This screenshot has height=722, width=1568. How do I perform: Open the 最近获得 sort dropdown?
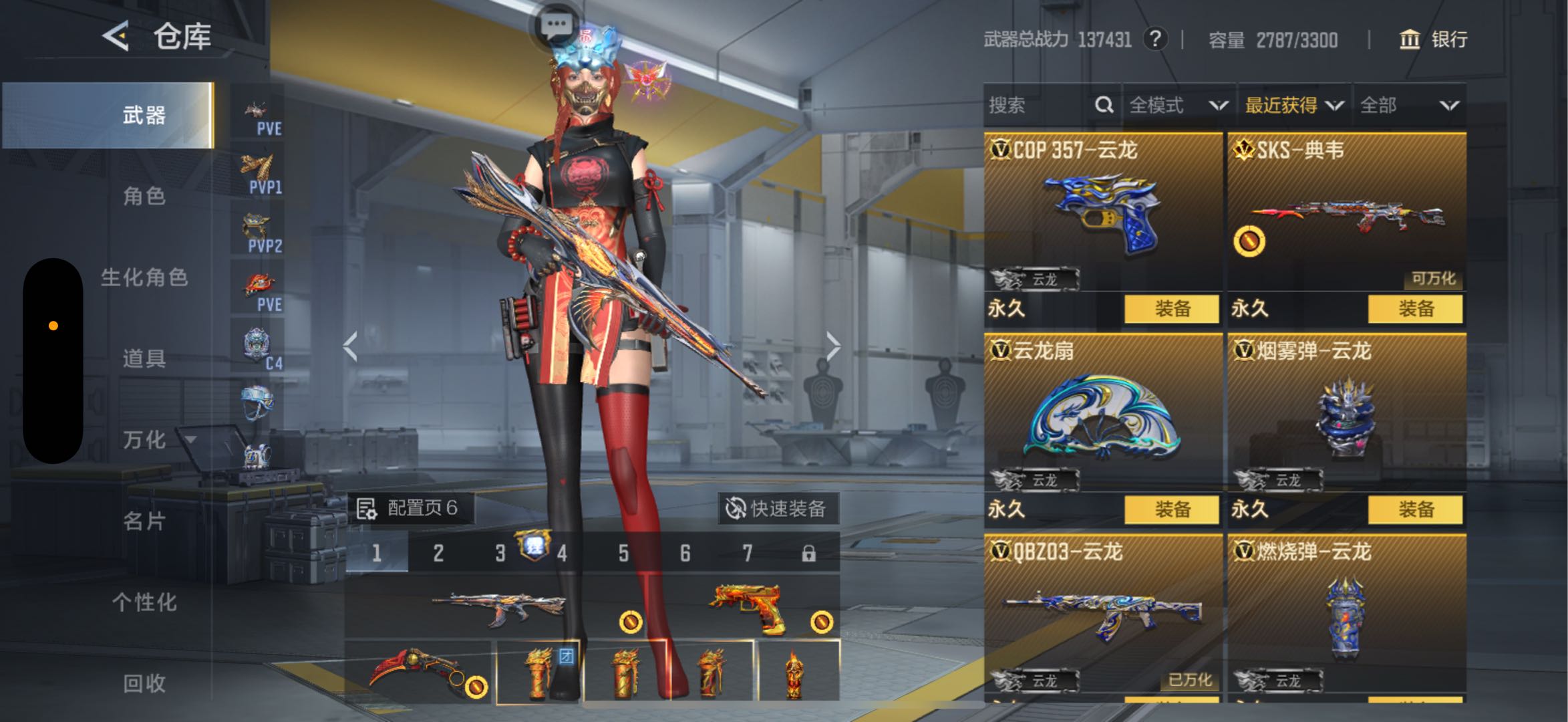click(1293, 105)
